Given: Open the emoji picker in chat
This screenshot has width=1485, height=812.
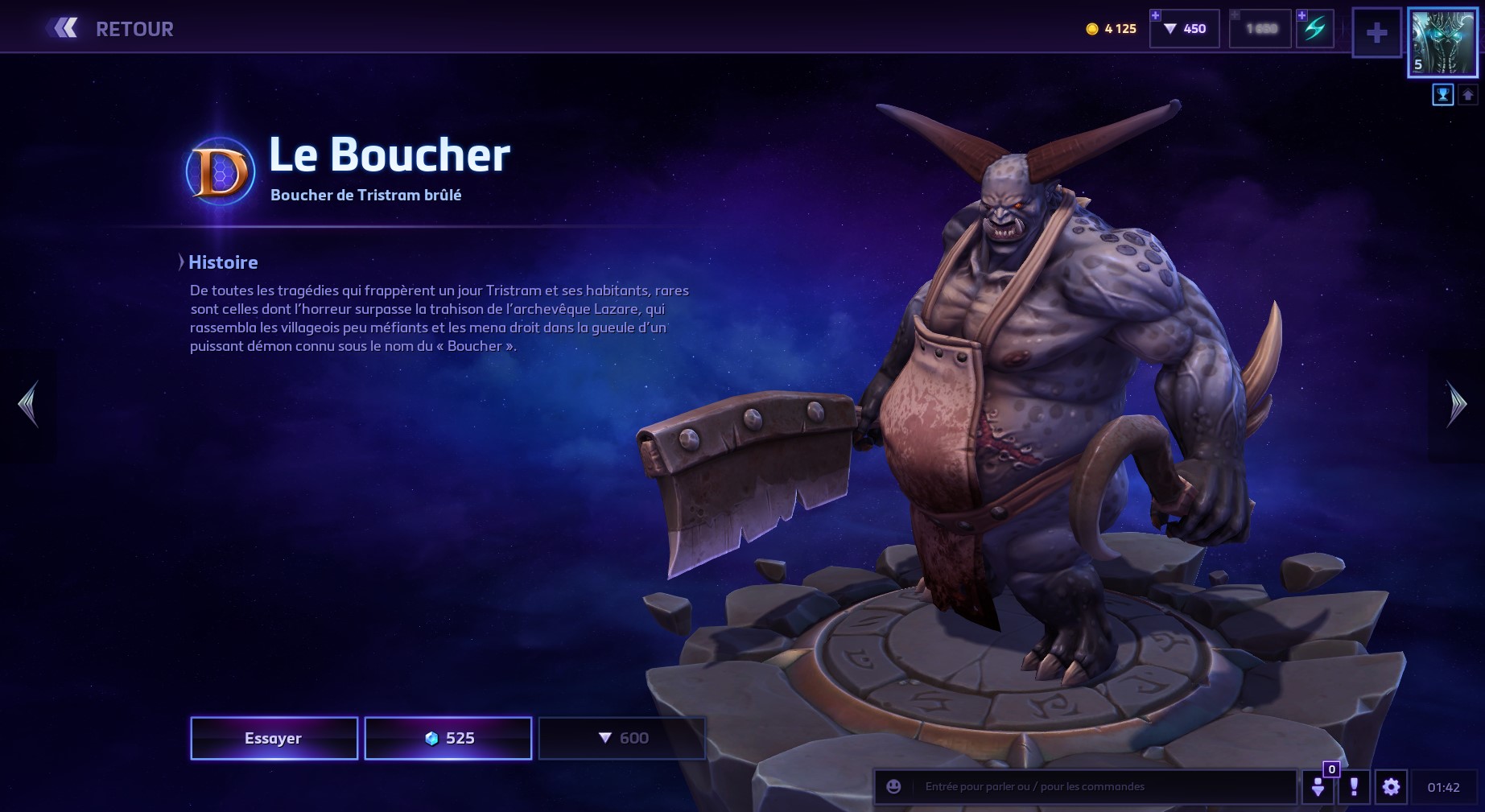Looking at the screenshot, I should click(893, 786).
